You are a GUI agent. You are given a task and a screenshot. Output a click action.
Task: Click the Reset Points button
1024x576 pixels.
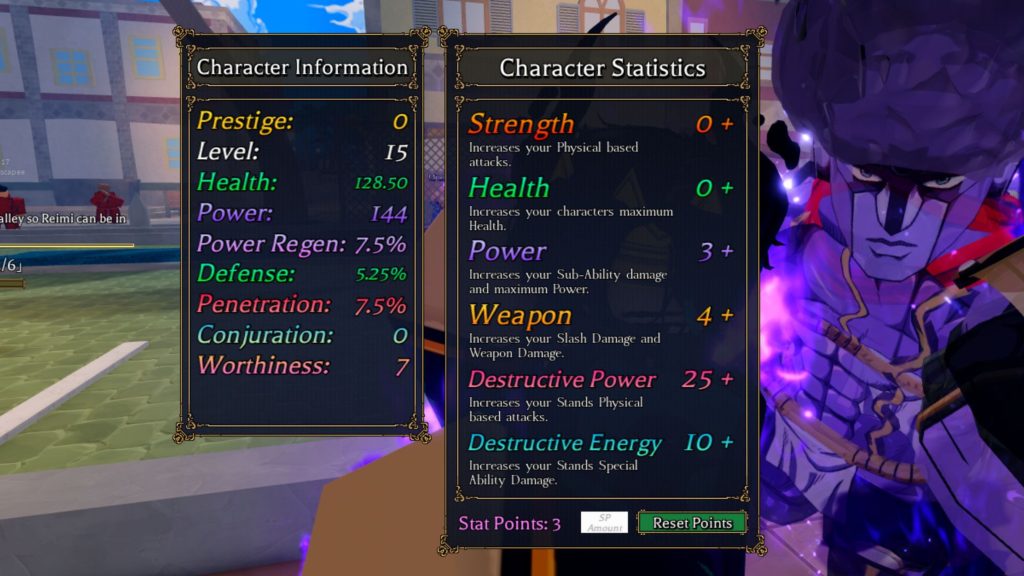(692, 523)
